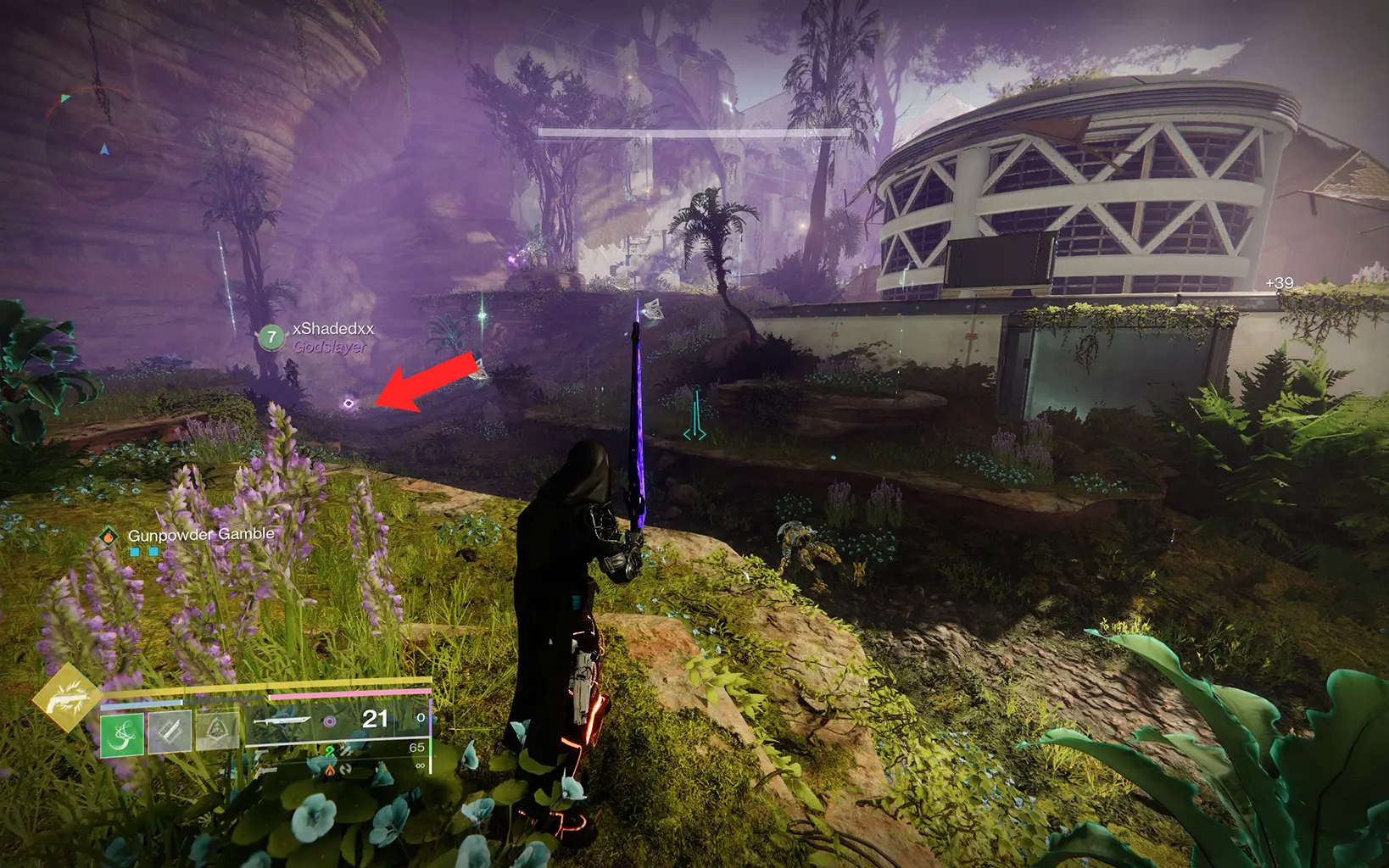Select the green Strand grenade ability icon
The image size is (1389, 868).
(122, 733)
